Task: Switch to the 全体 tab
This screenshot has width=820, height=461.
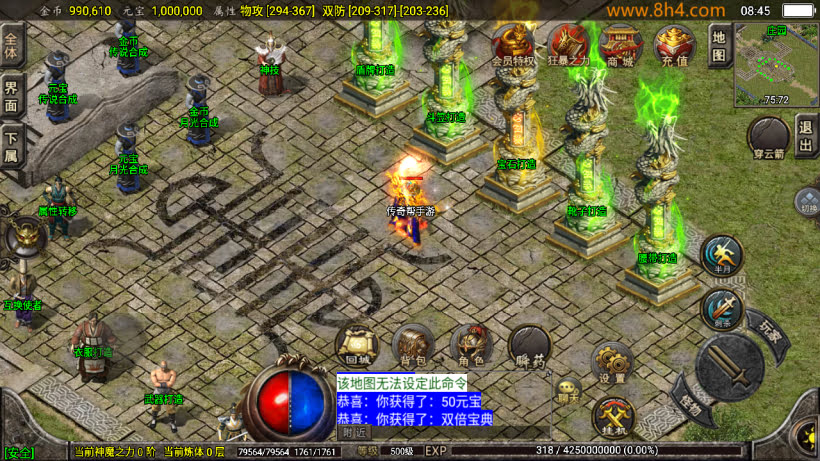Action: click(12, 47)
